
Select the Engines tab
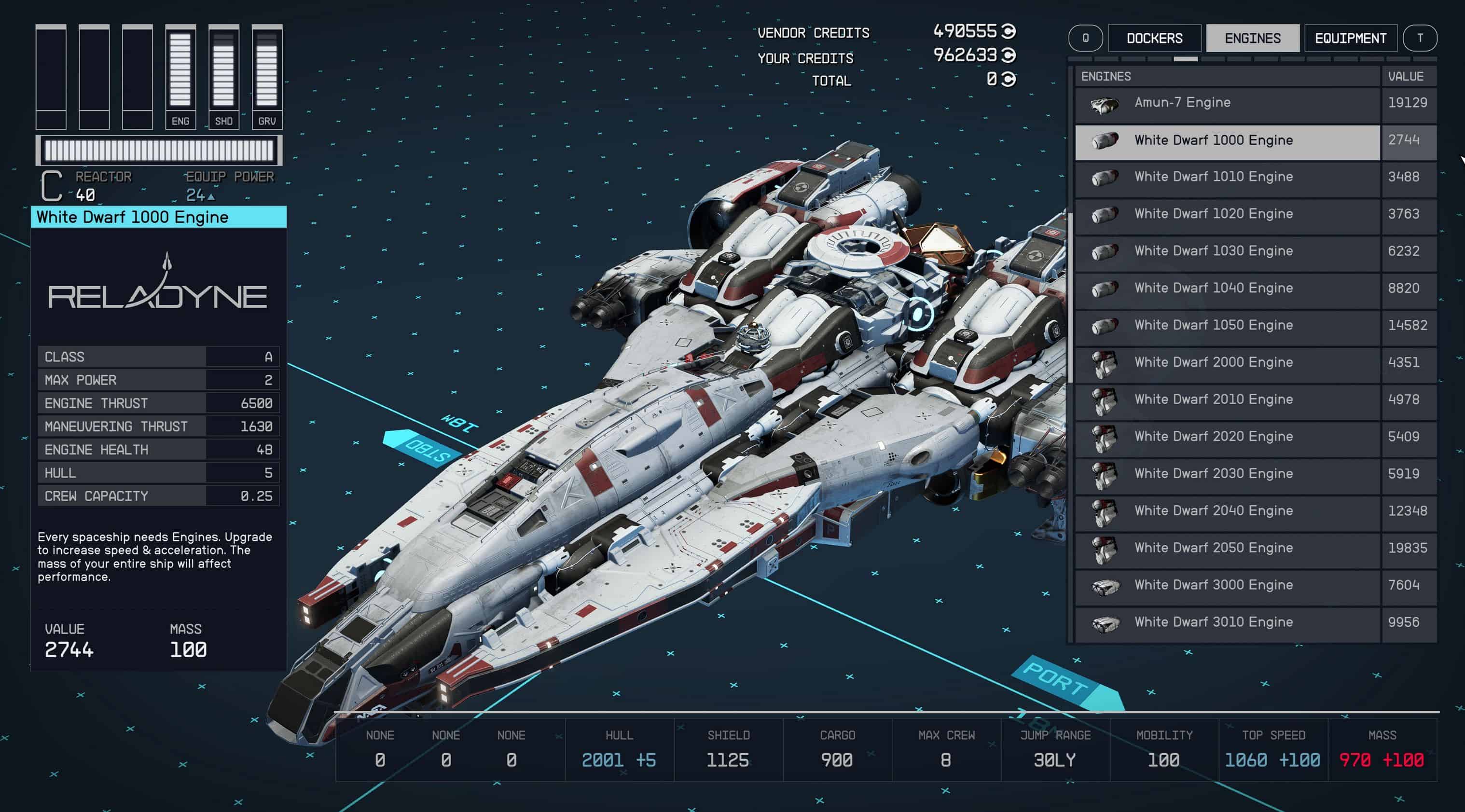[1252, 38]
